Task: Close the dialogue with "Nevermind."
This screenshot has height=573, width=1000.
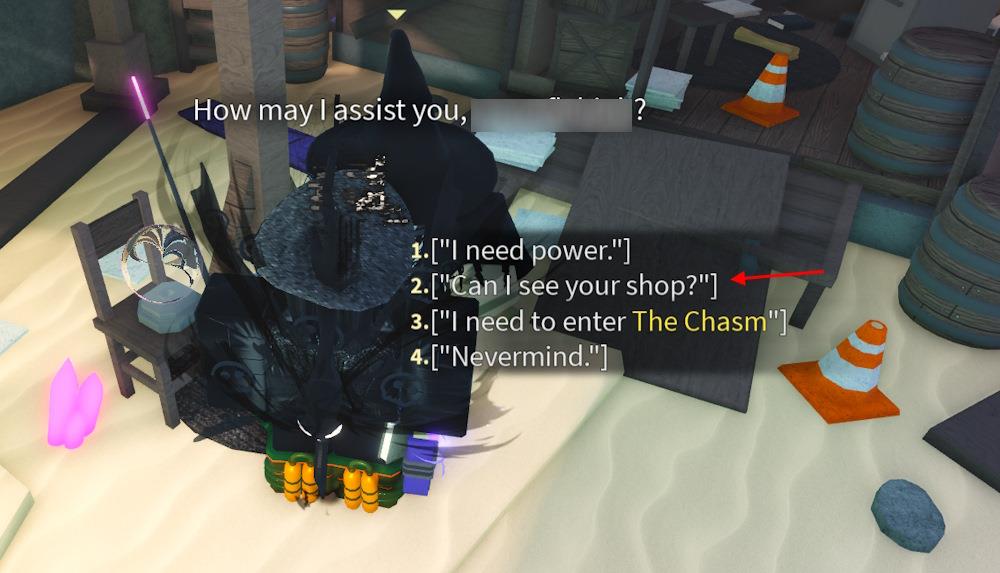Action: 518,356
